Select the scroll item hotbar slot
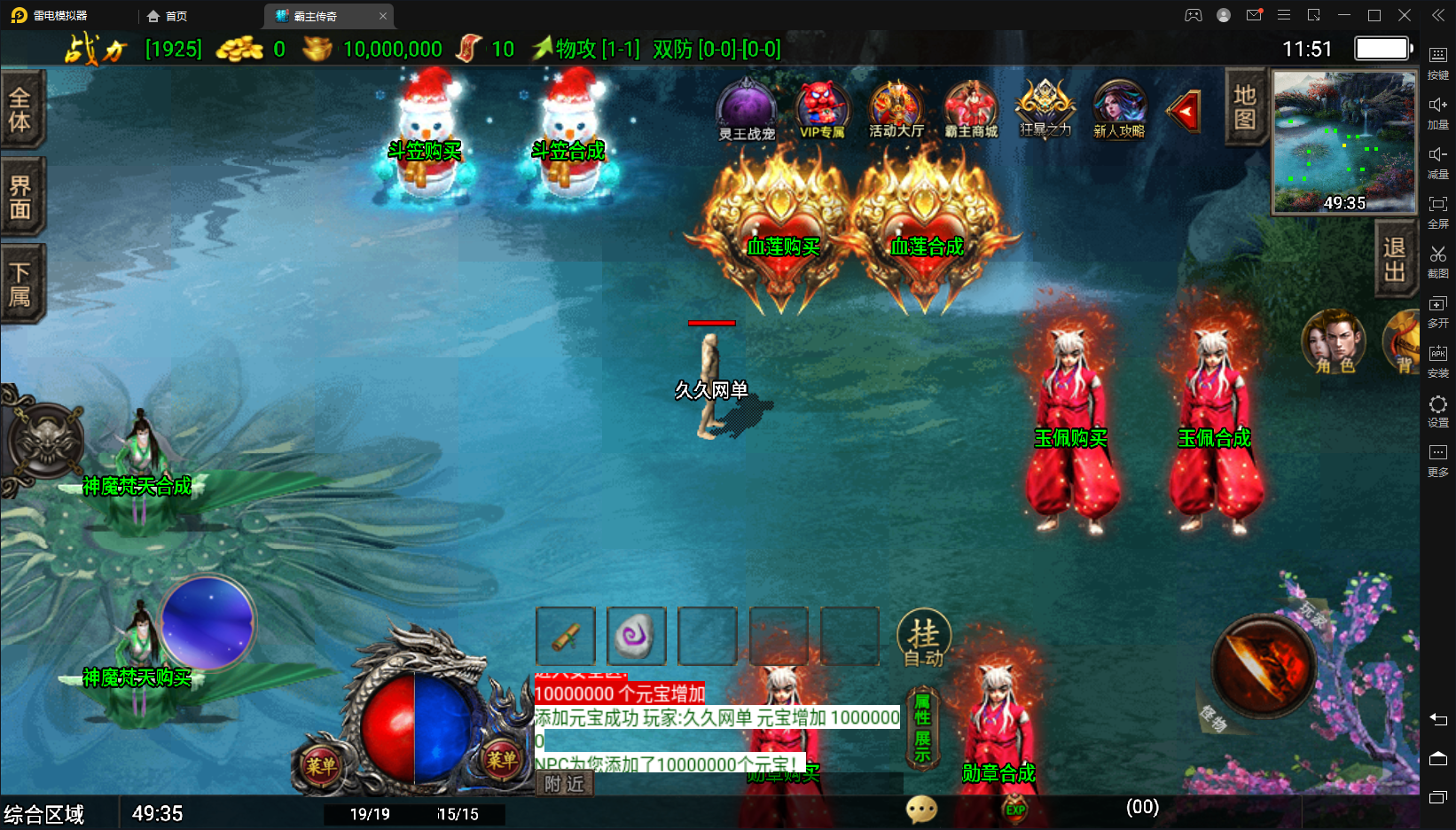Screen dimensions: 1456x830 [566, 636]
